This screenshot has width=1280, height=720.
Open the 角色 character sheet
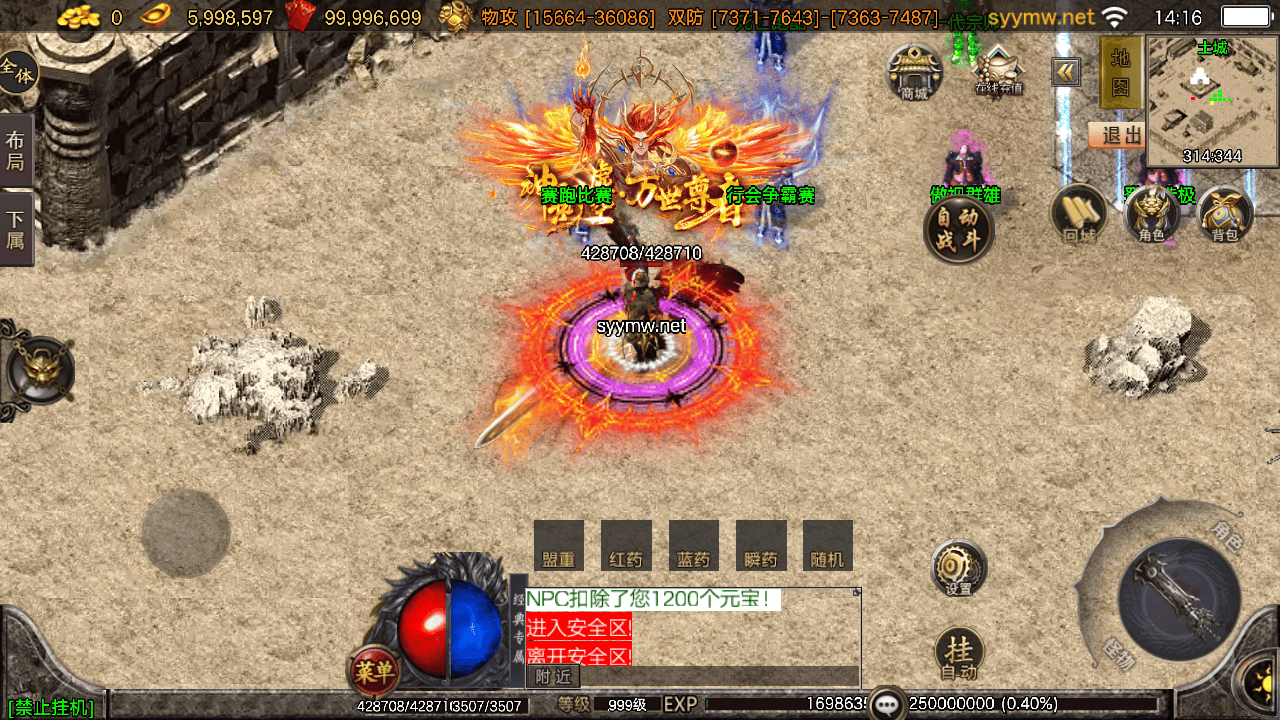(x=1151, y=214)
